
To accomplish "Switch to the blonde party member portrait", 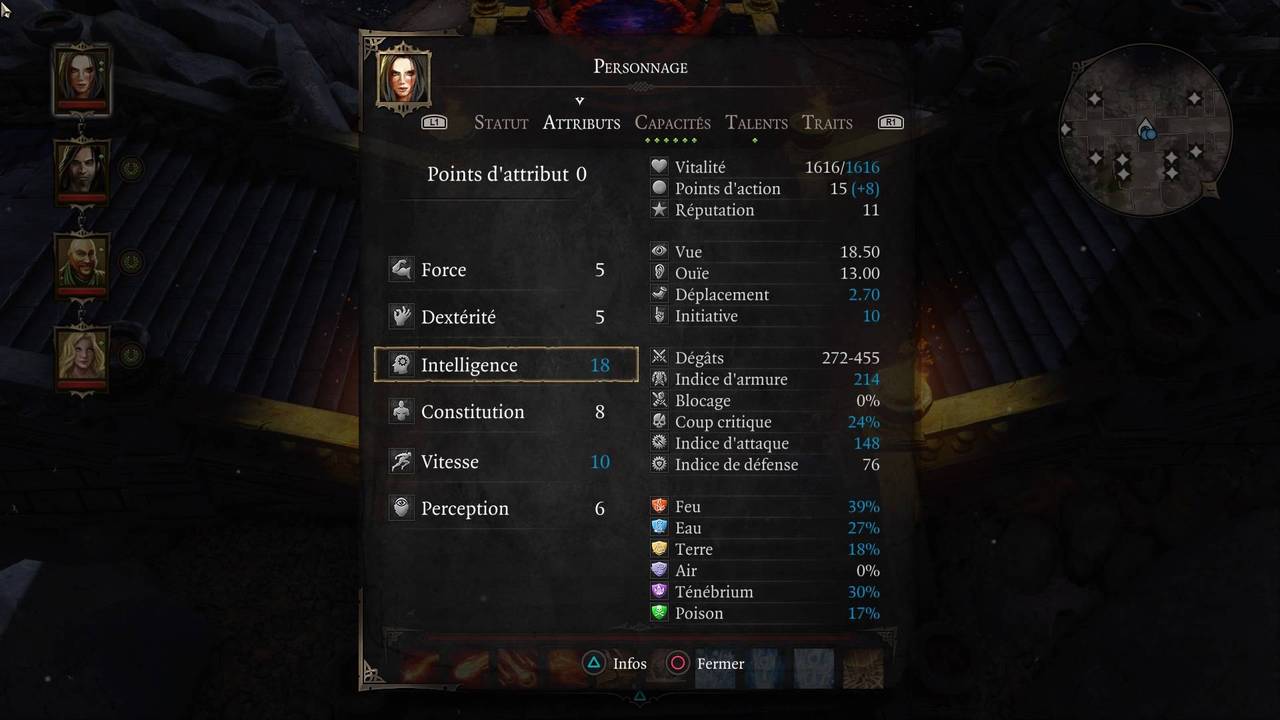I will (x=82, y=355).
